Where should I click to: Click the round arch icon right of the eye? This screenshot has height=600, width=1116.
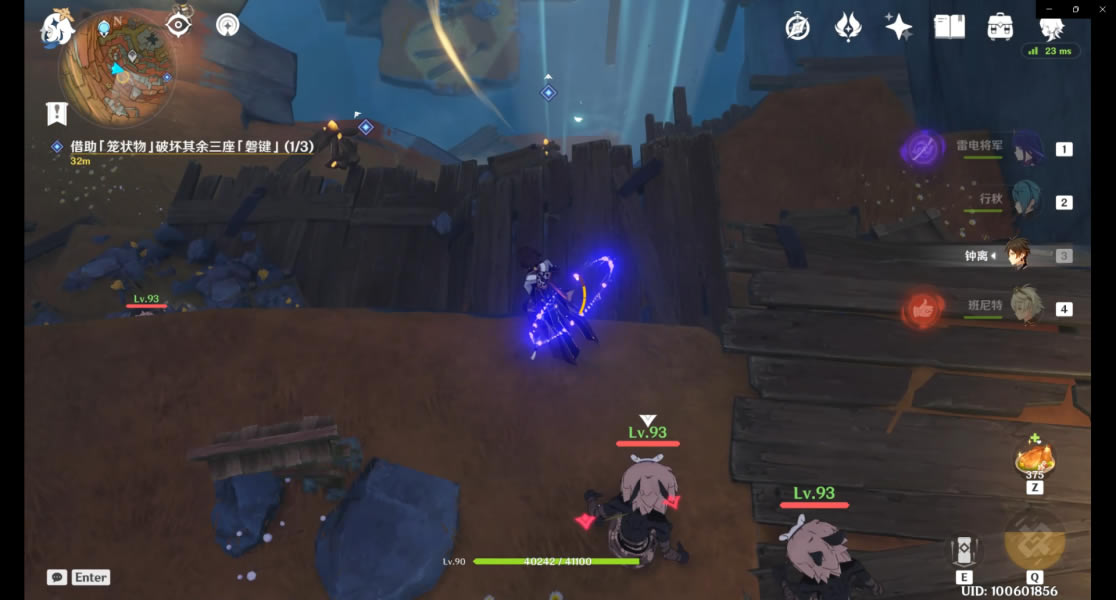228,24
